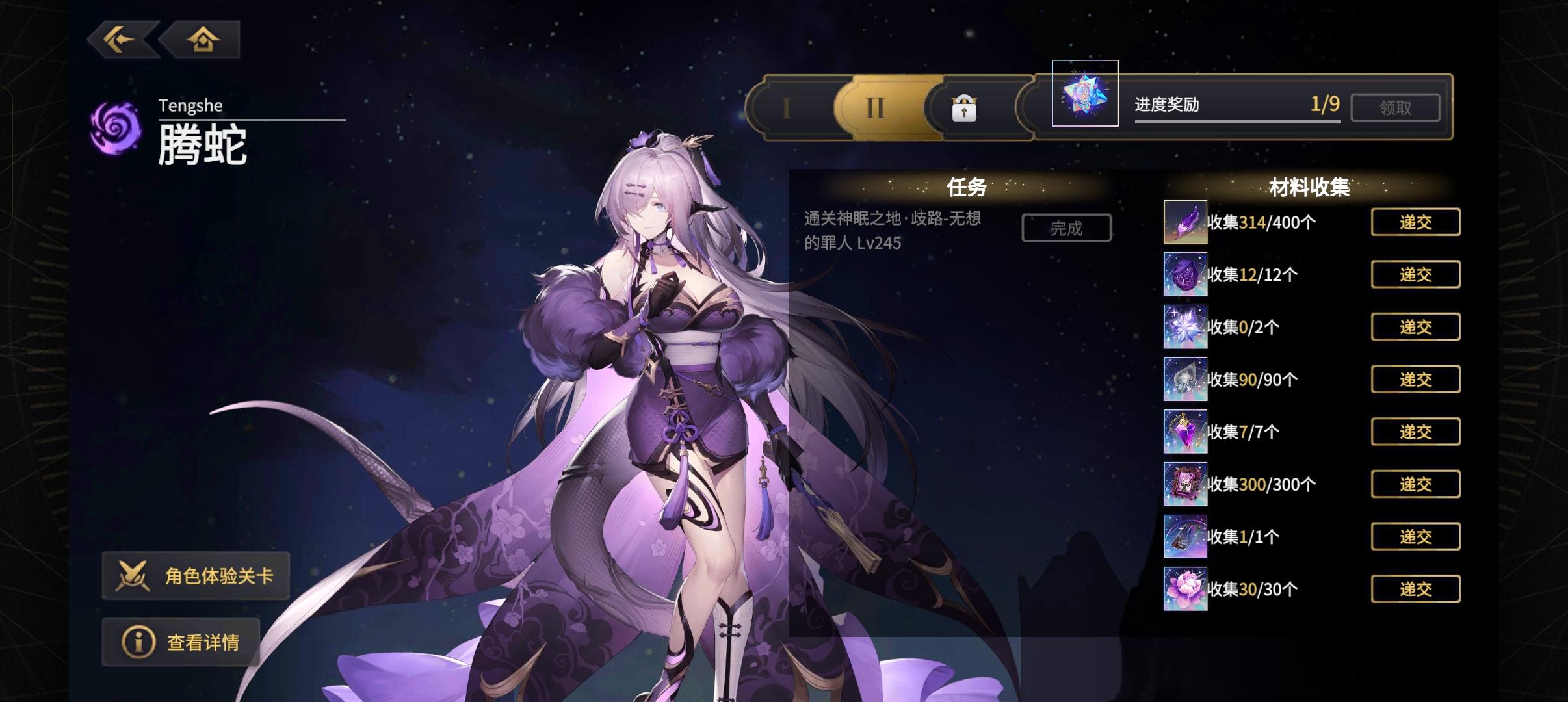Select the crystal shard material icon (0/2)
Viewport: 1568px width, 702px height.
tap(1185, 326)
